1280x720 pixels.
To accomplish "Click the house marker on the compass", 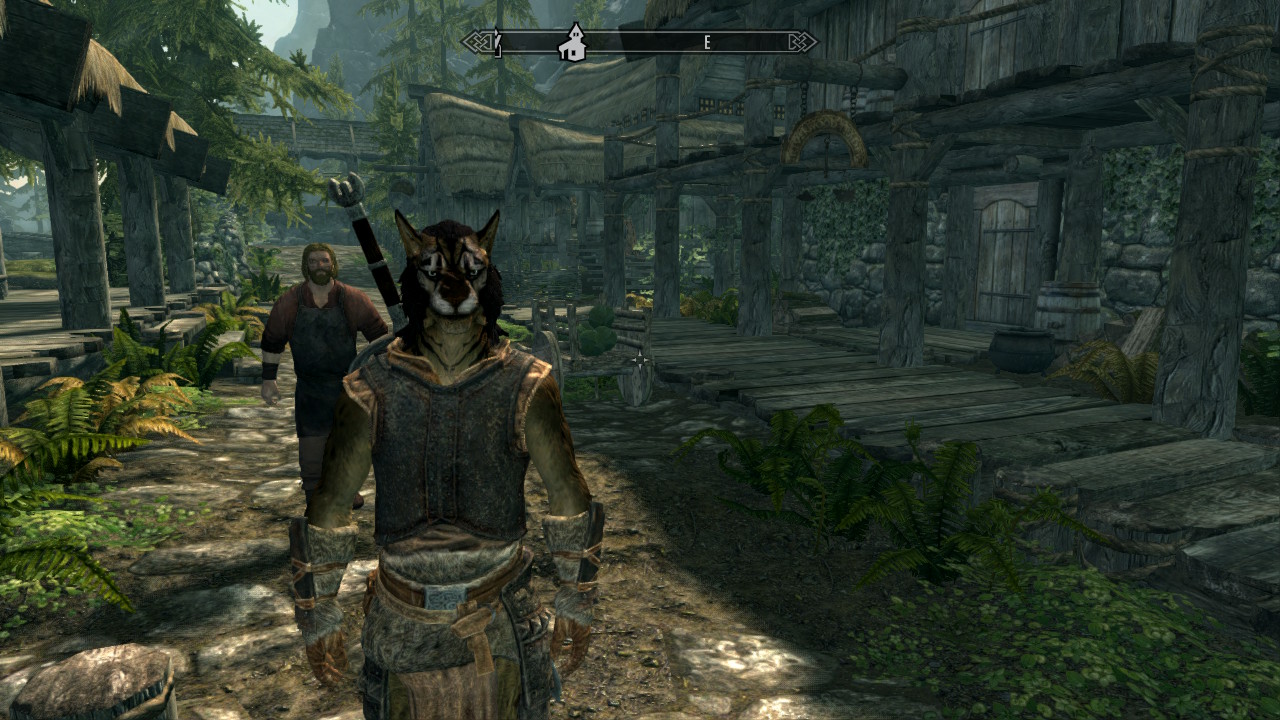I will [572, 43].
